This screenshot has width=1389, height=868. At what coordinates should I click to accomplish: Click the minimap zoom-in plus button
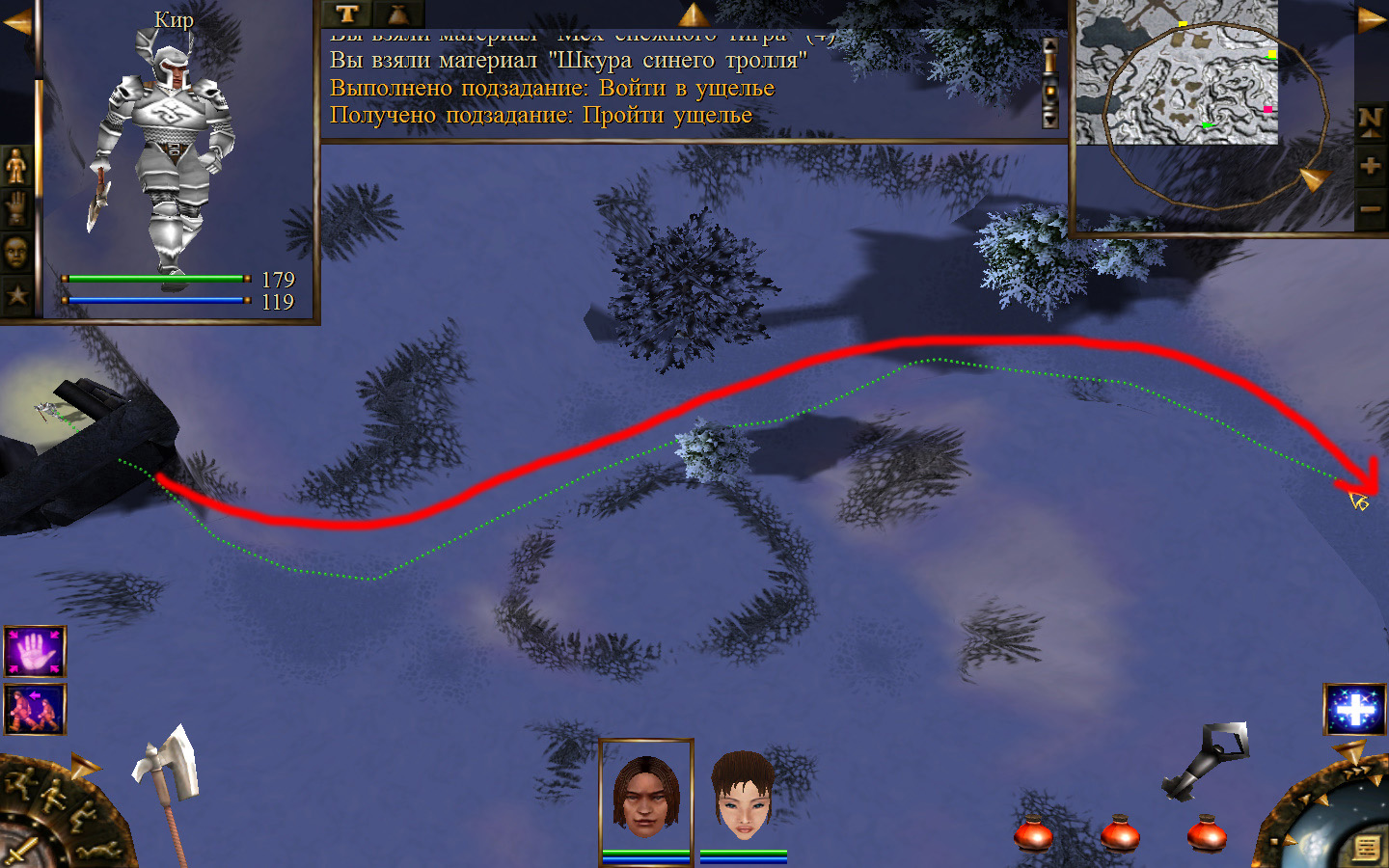(1370, 166)
